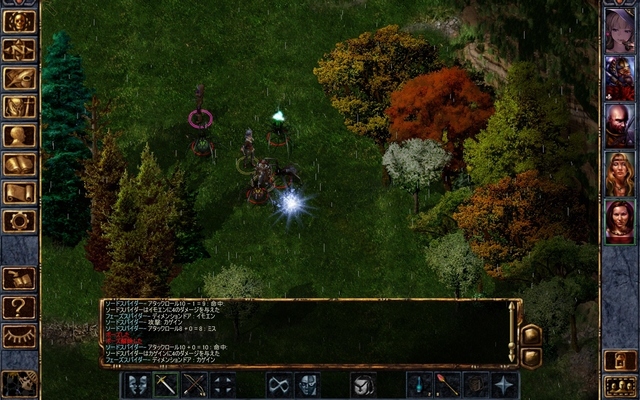This screenshot has width=640, height=400.
Task: Activate the infinity symbol ability button
Action: 279,384
